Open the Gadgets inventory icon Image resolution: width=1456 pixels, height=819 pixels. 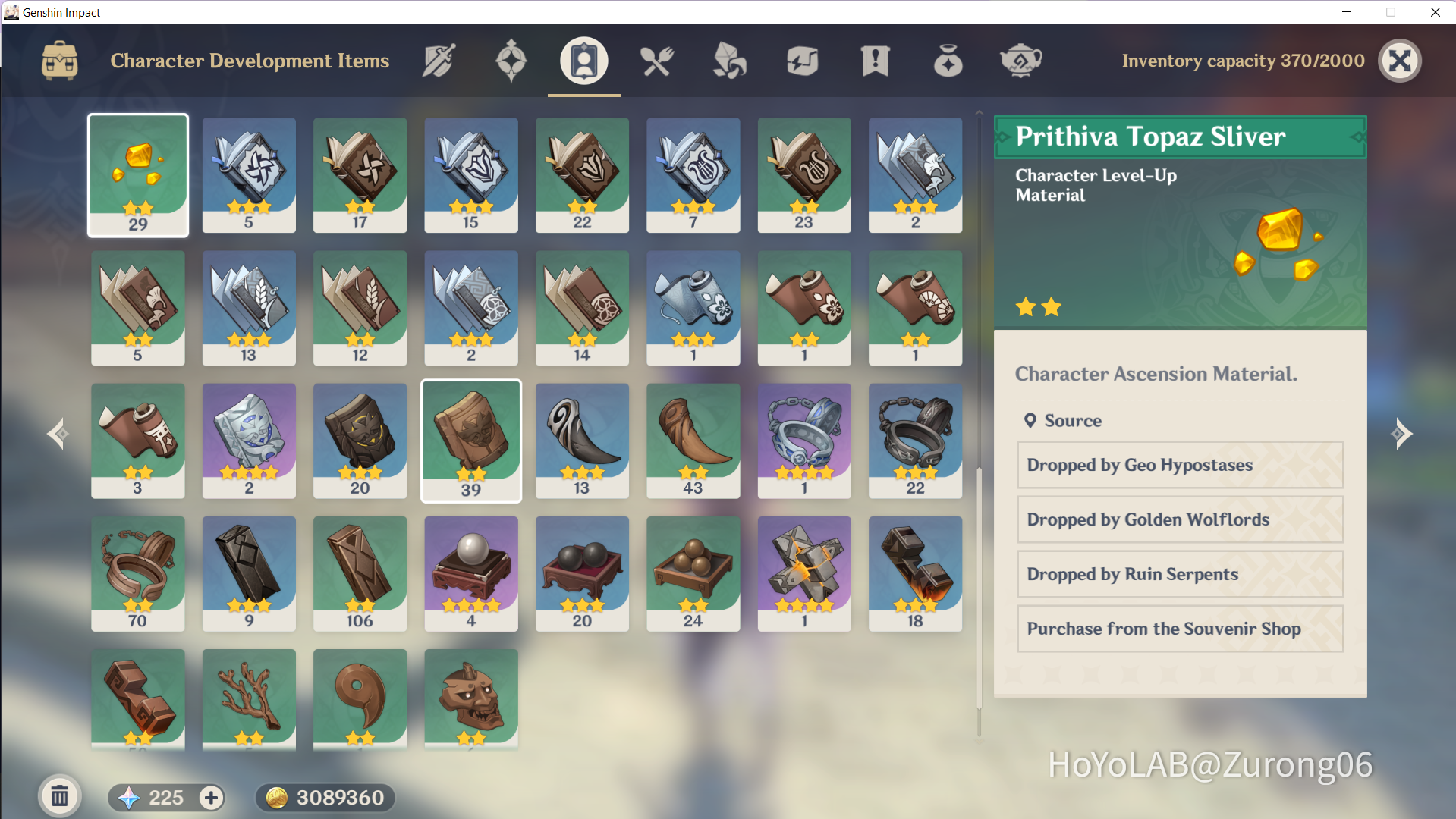(802, 61)
